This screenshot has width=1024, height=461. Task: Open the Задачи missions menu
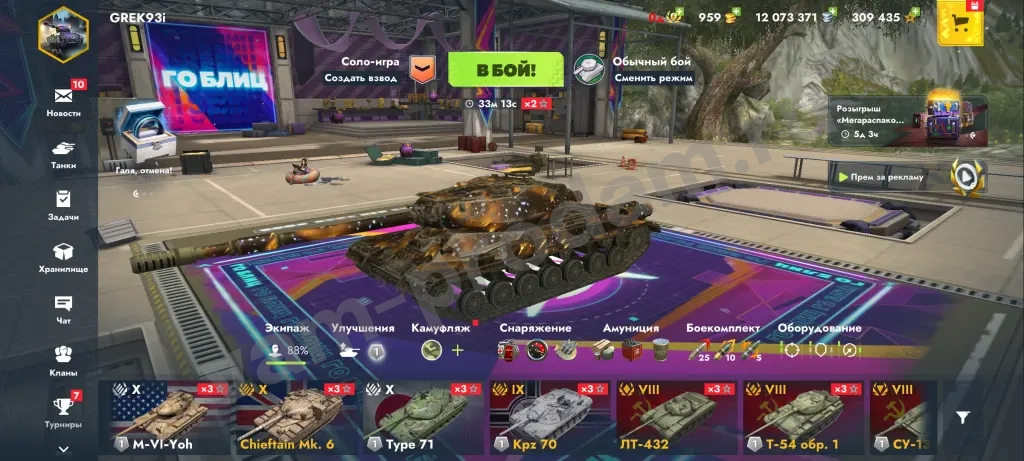[x=63, y=205]
